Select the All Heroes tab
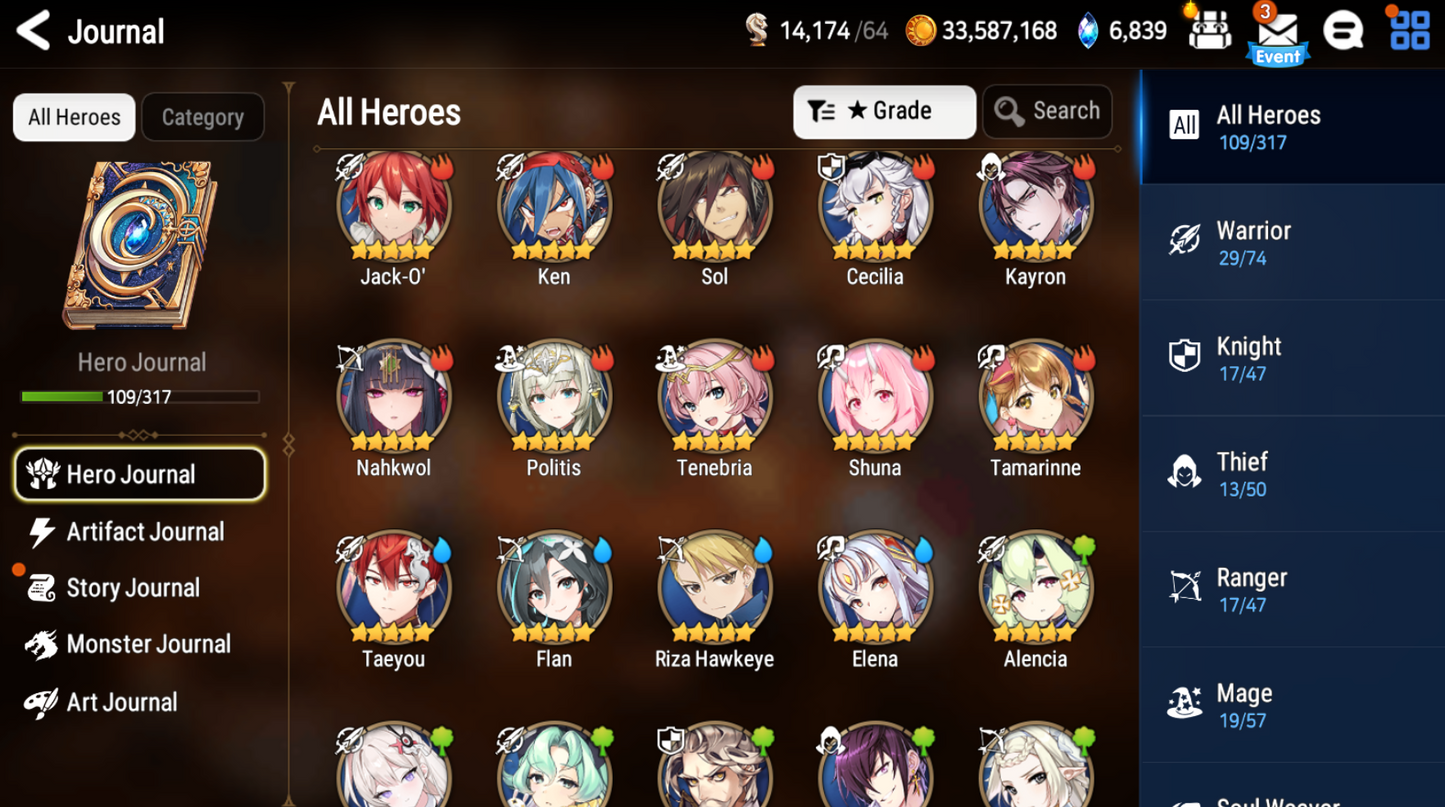1445x807 pixels. 73,117
